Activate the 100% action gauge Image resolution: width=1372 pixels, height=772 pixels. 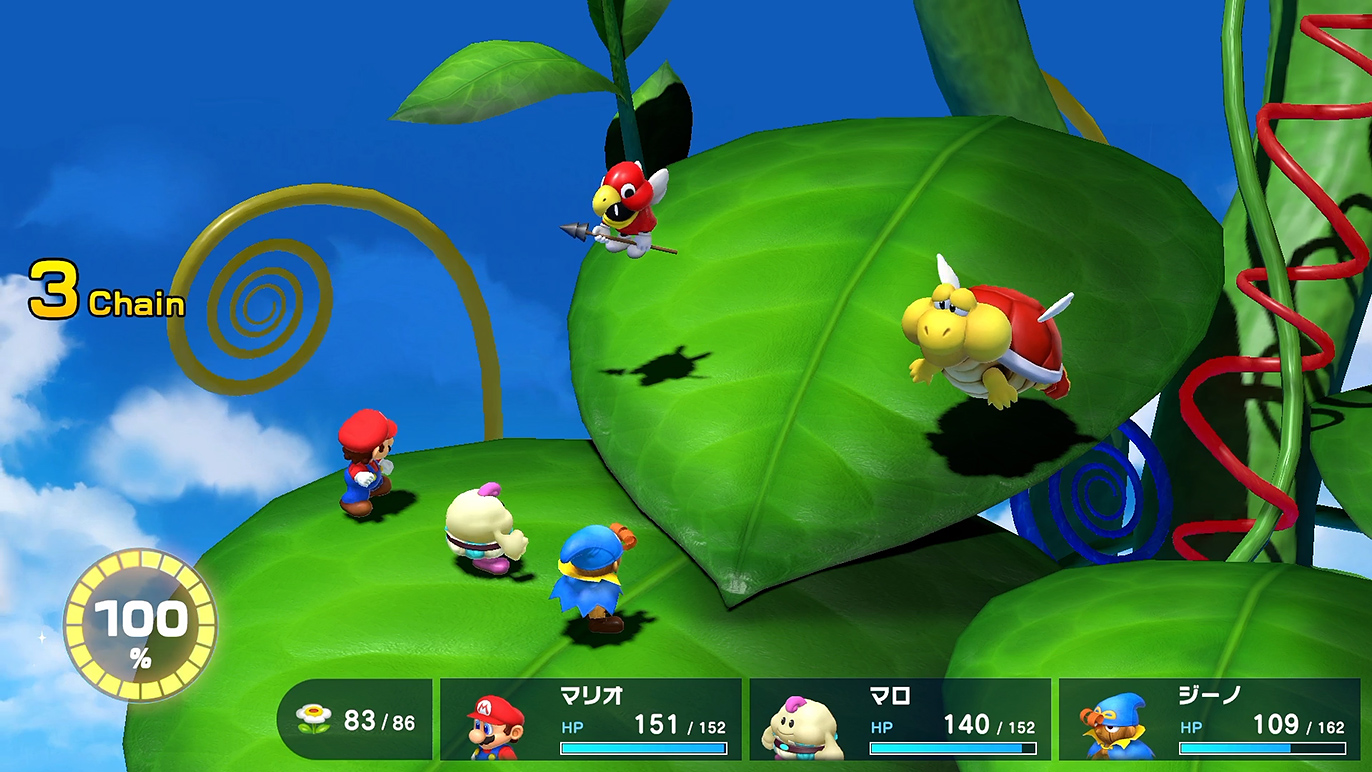click(x=140, y=625)
